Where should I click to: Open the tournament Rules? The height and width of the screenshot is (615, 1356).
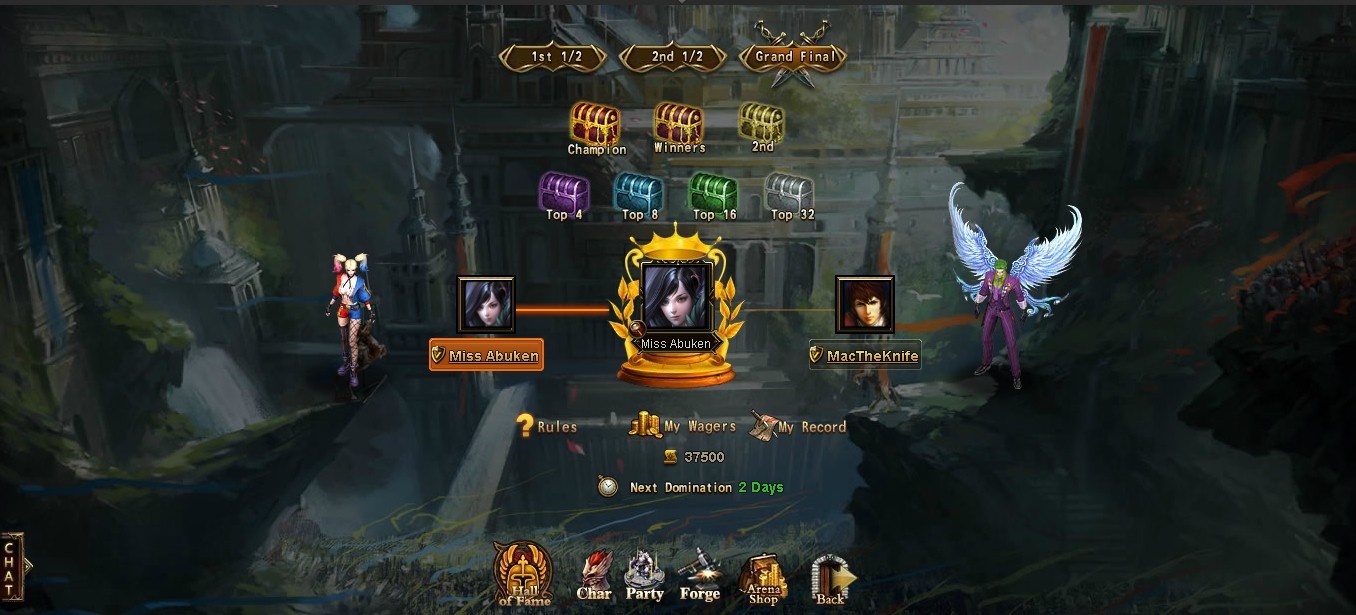pos(546,426)
